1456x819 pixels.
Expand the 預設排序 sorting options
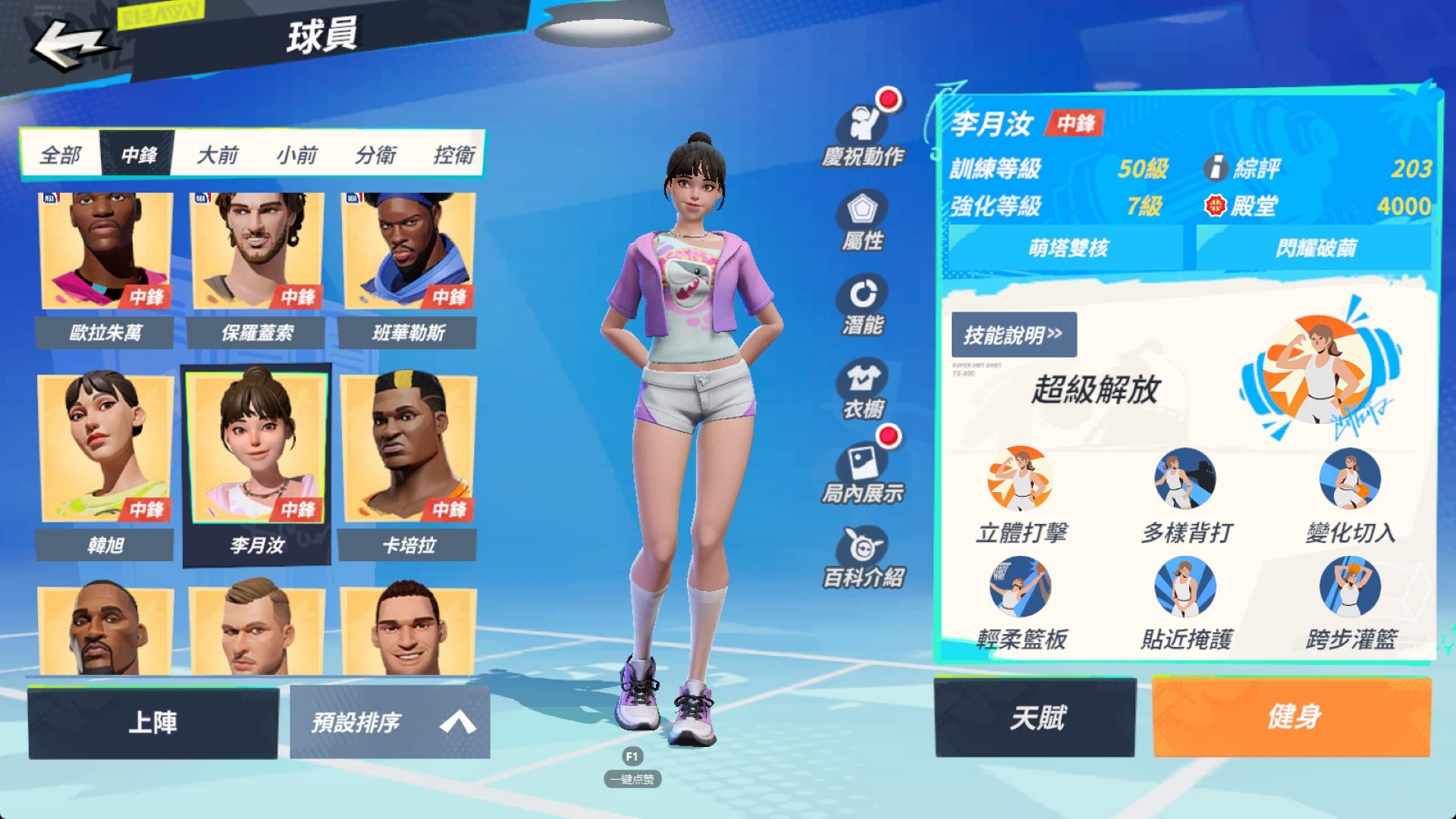tap(388, 723)
